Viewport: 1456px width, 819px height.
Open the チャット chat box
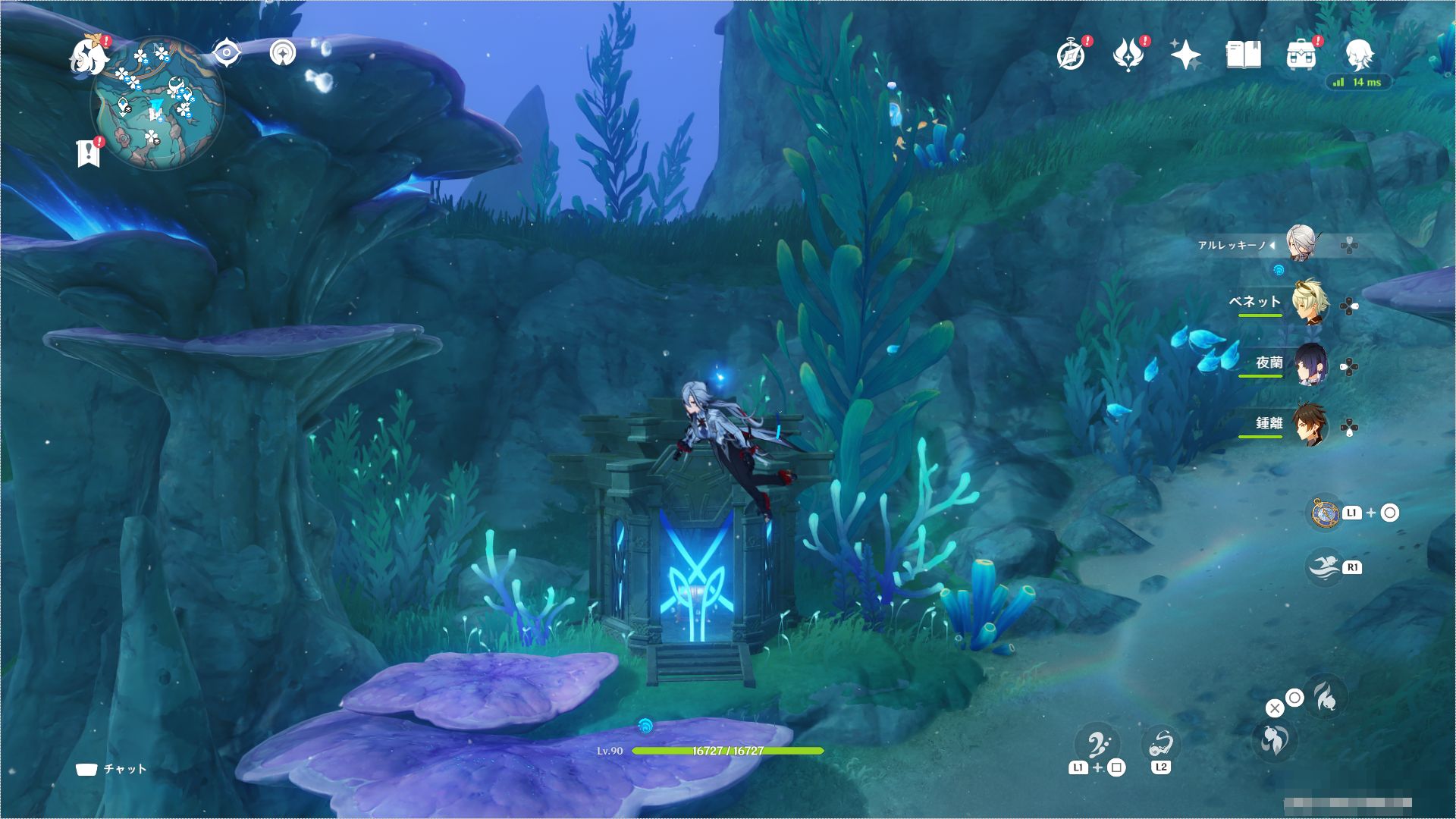click(x=111, y=769)
